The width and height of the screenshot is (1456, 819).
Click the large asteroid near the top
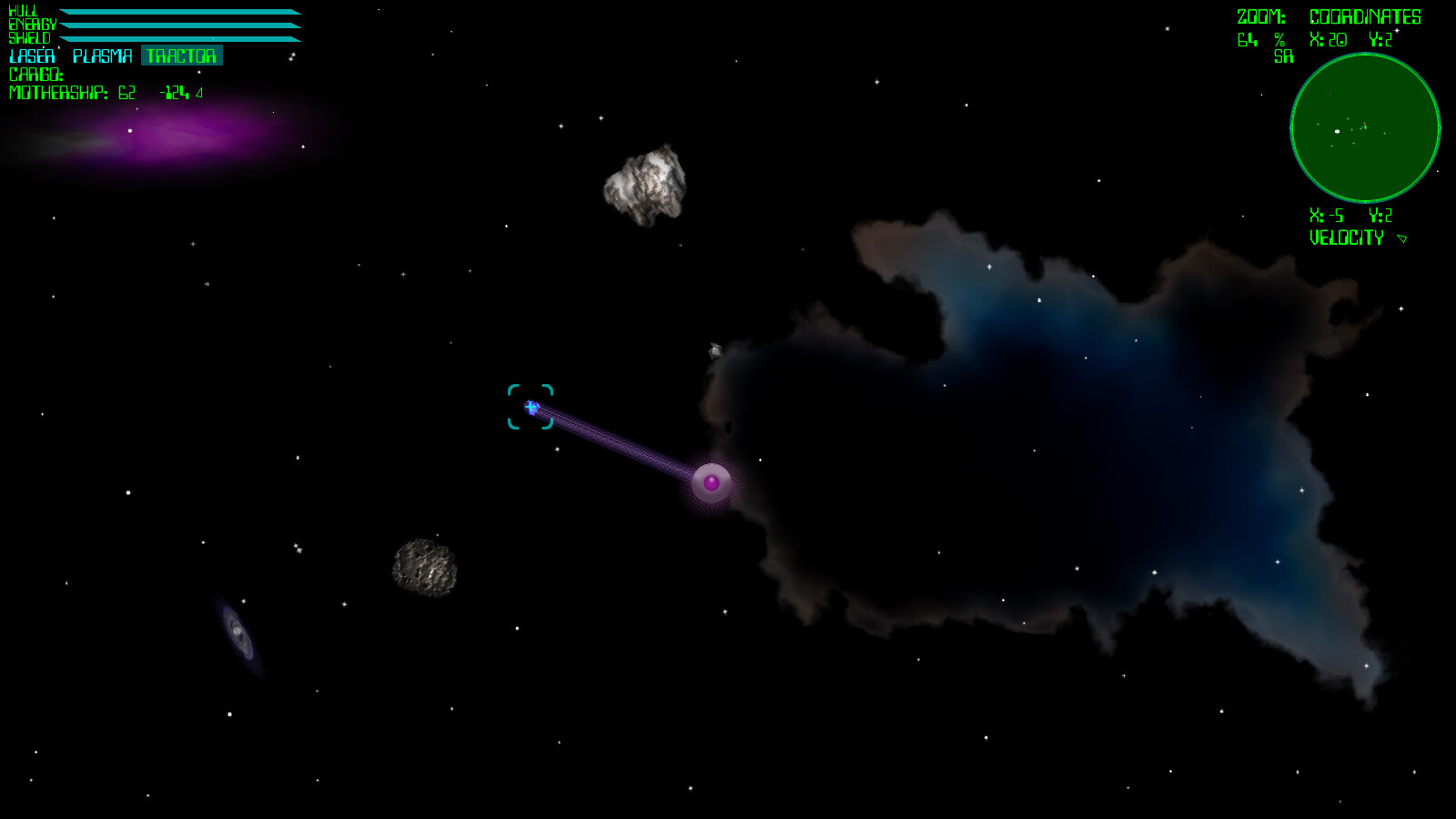644,185
